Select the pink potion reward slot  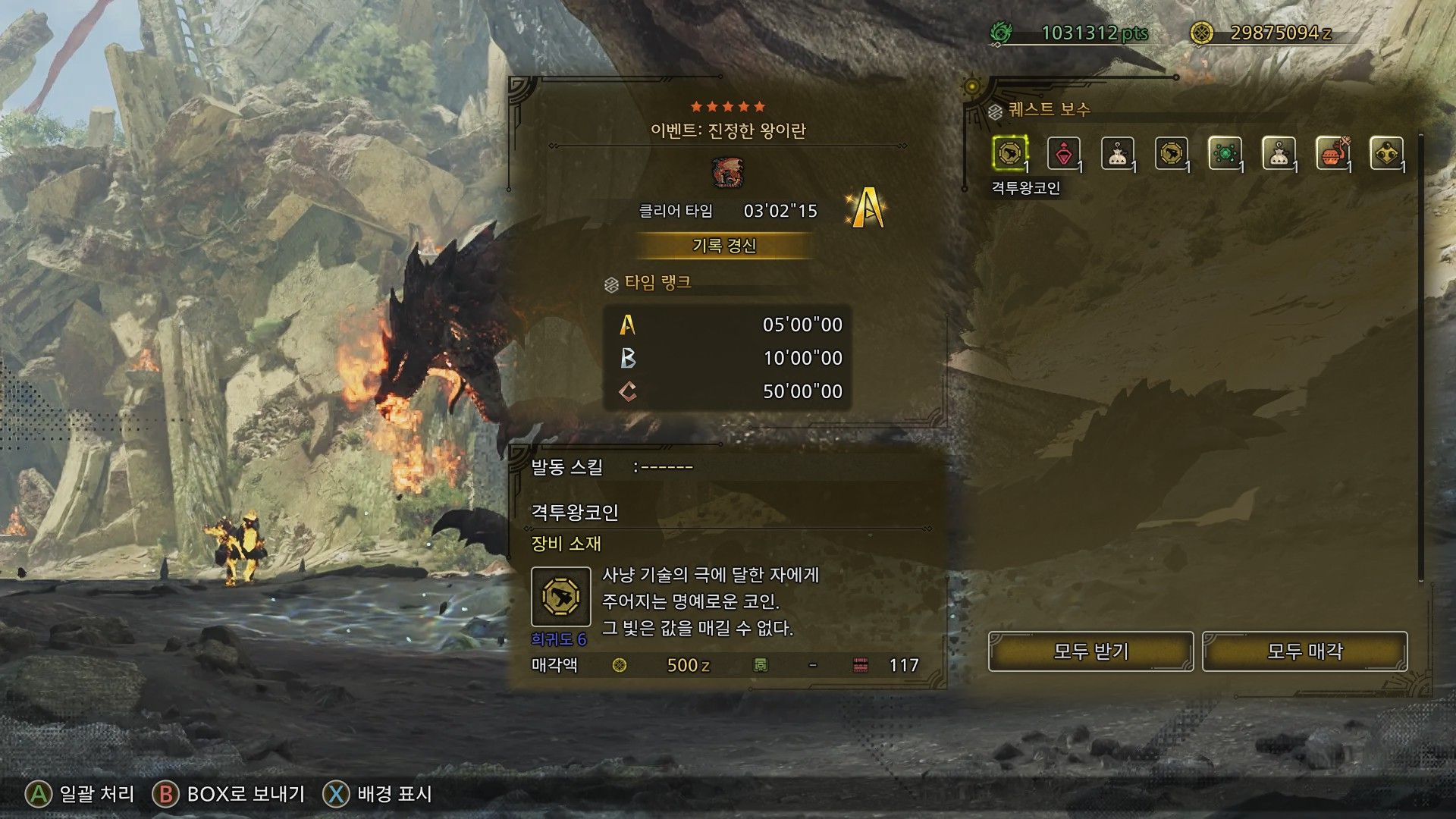click(1064, 154)
